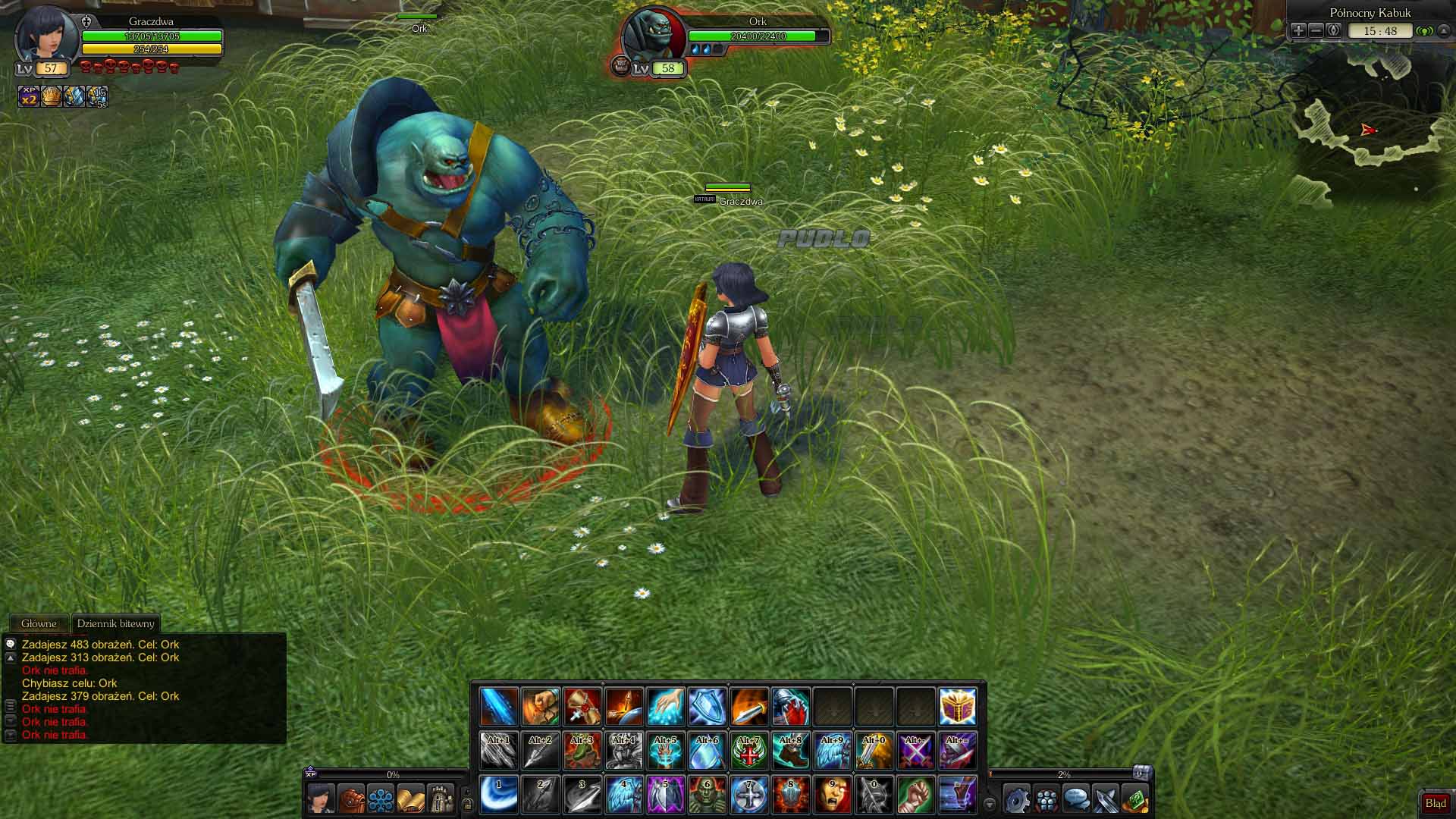The height and width of the screenshot is (819, 1456).
Task: Zoom out the minimap with minus button
Action: click(x=1316, y=30)
